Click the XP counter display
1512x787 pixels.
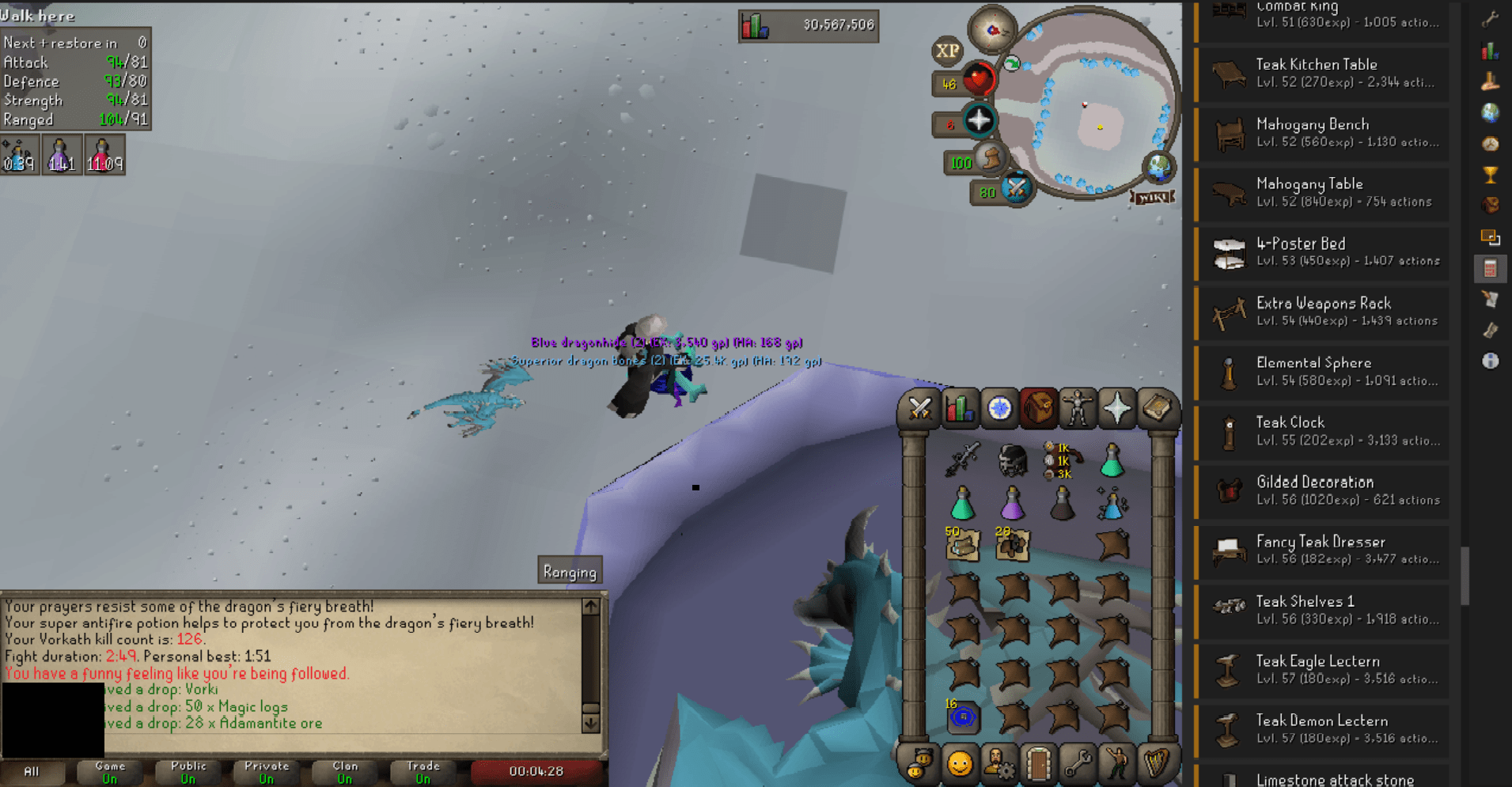coord(949,51)
